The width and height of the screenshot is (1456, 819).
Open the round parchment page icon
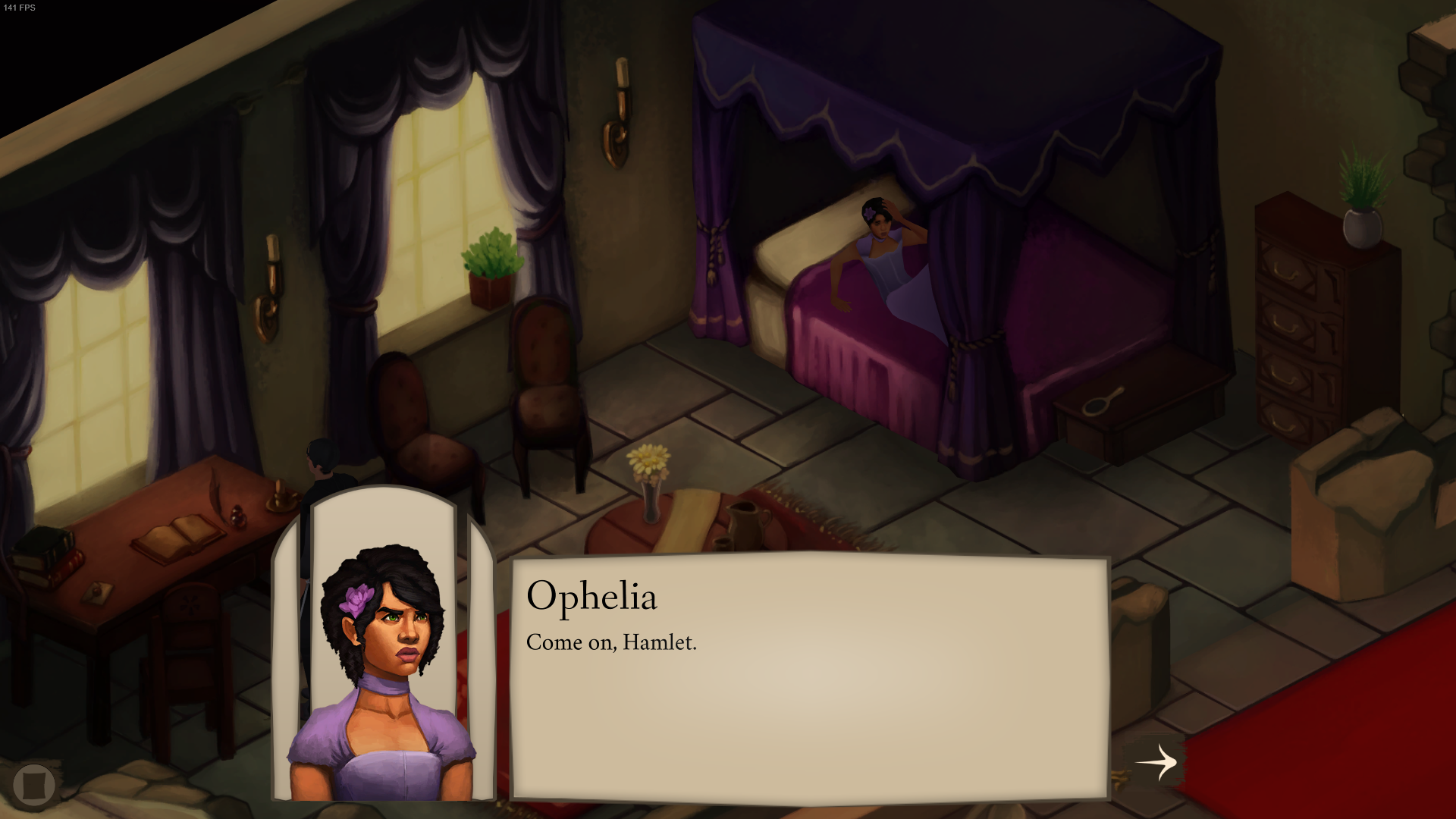point(34,784)
